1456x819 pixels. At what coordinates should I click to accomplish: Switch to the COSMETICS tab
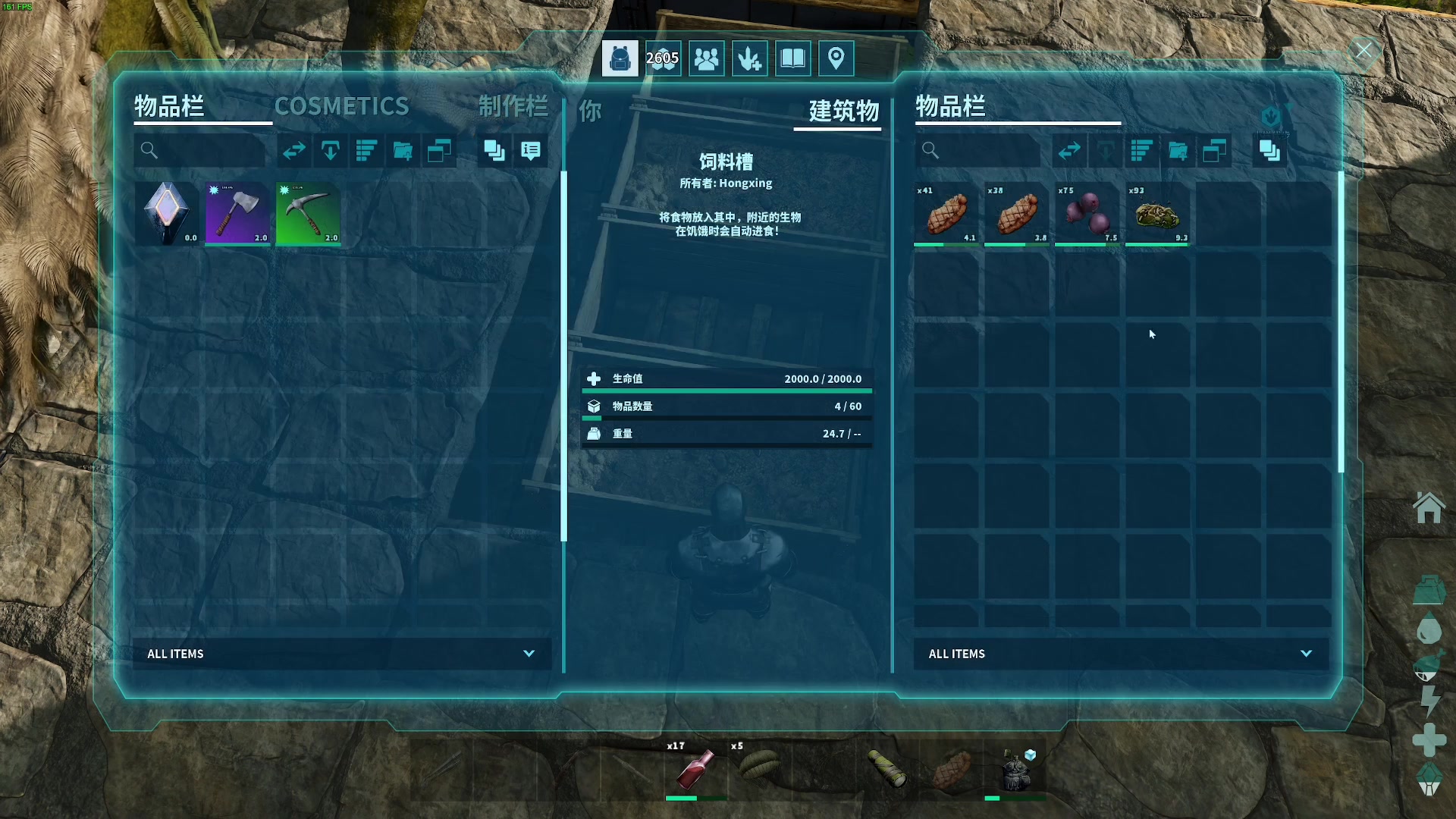(341, 106)
